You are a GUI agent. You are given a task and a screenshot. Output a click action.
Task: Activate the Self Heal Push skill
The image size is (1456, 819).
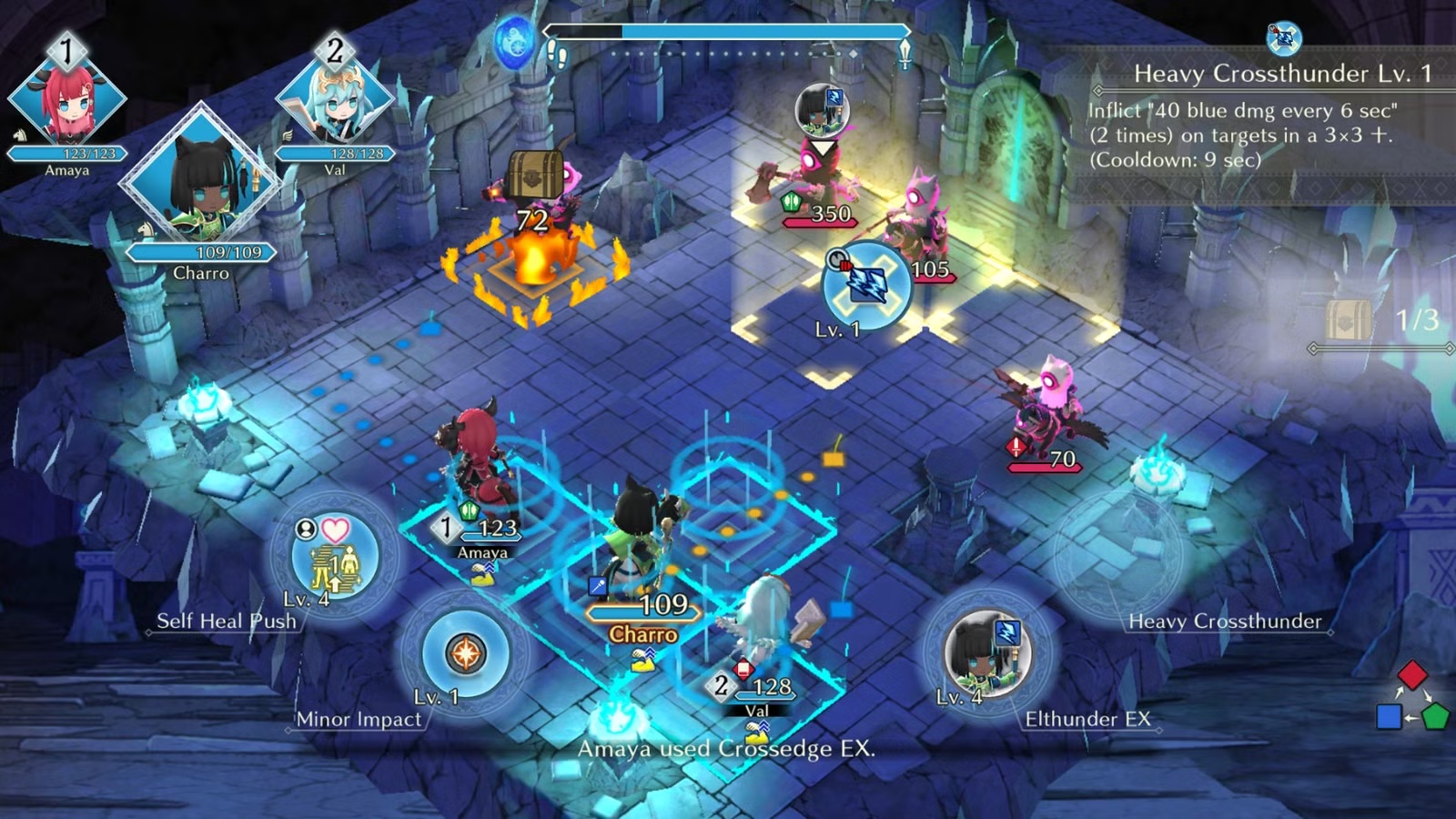335,555
